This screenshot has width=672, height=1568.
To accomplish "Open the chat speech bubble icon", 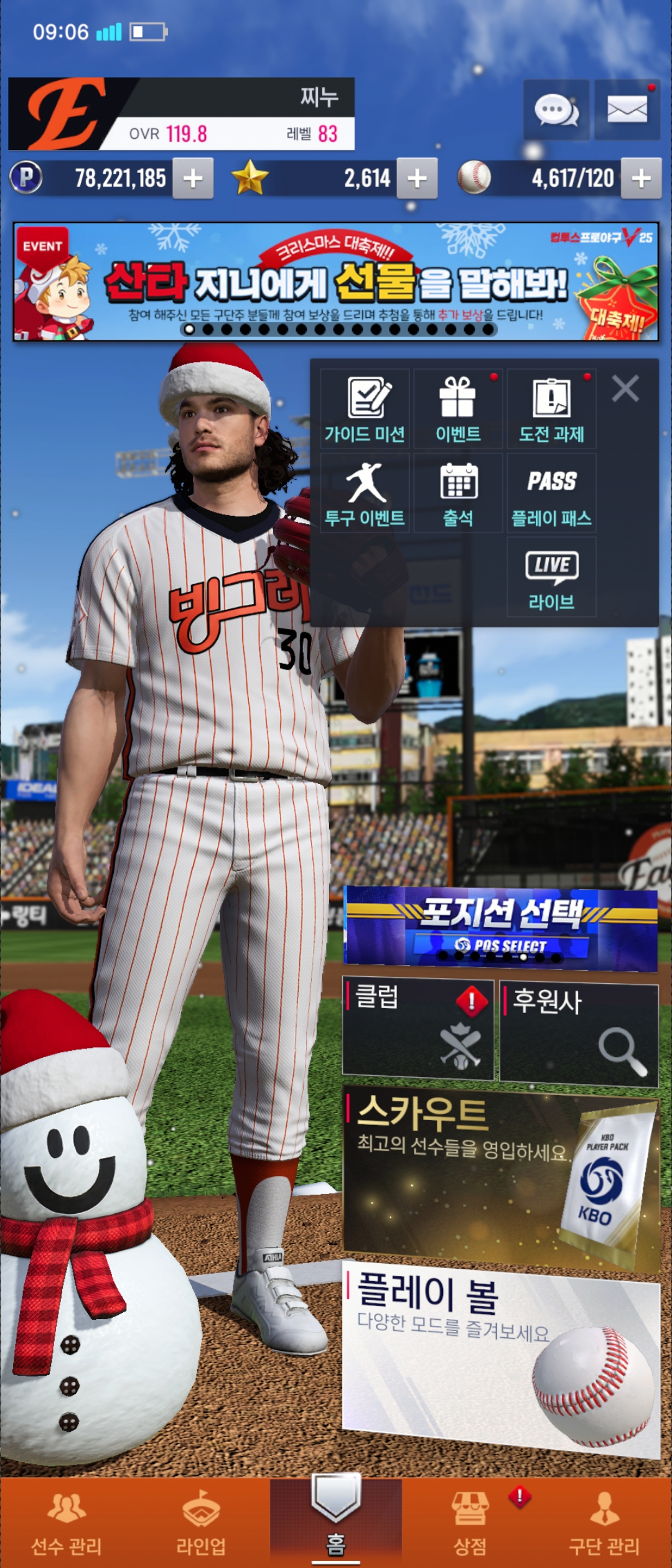I will click(556, 110).
